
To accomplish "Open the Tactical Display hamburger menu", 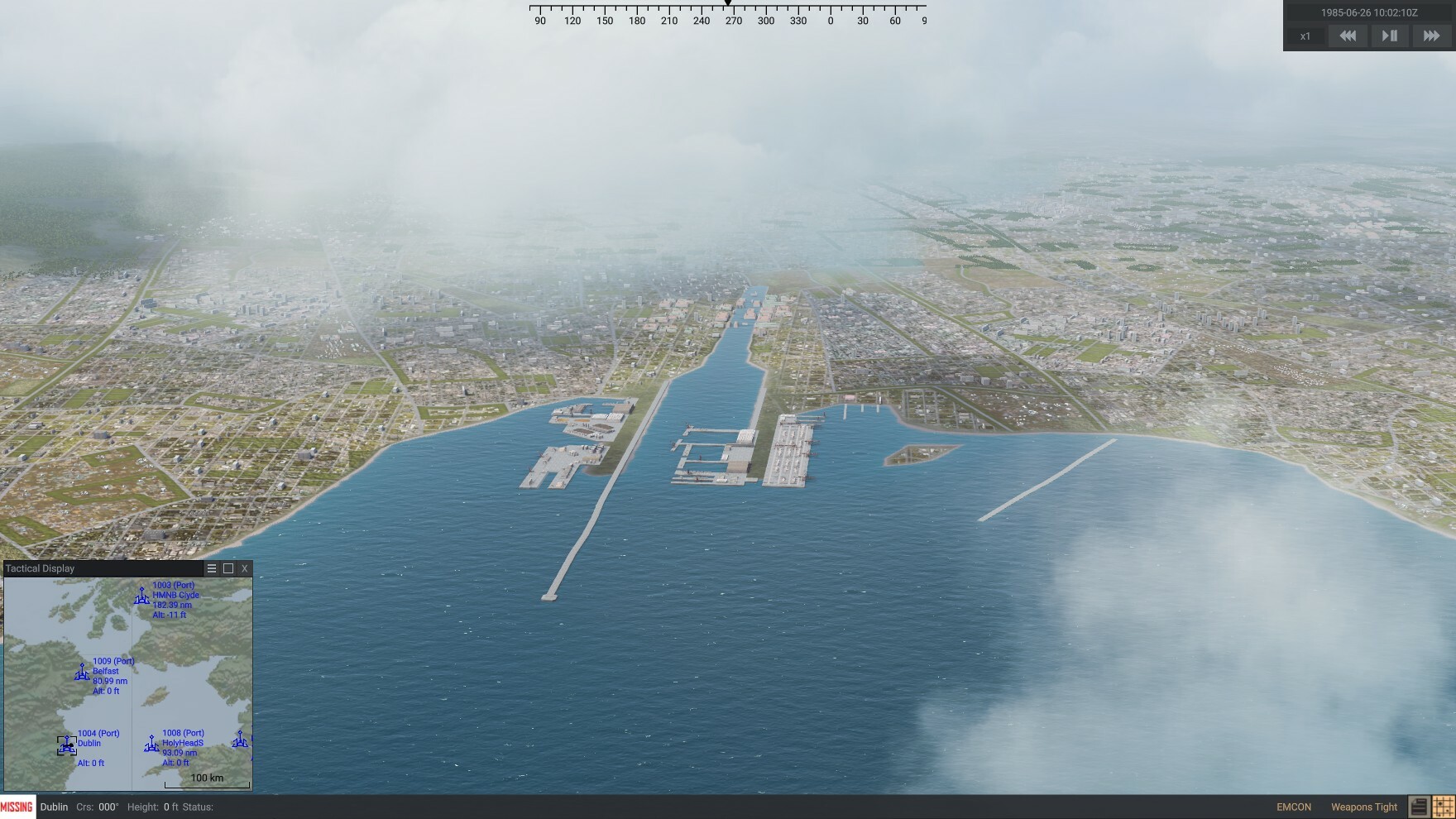I will pos(213,568).
